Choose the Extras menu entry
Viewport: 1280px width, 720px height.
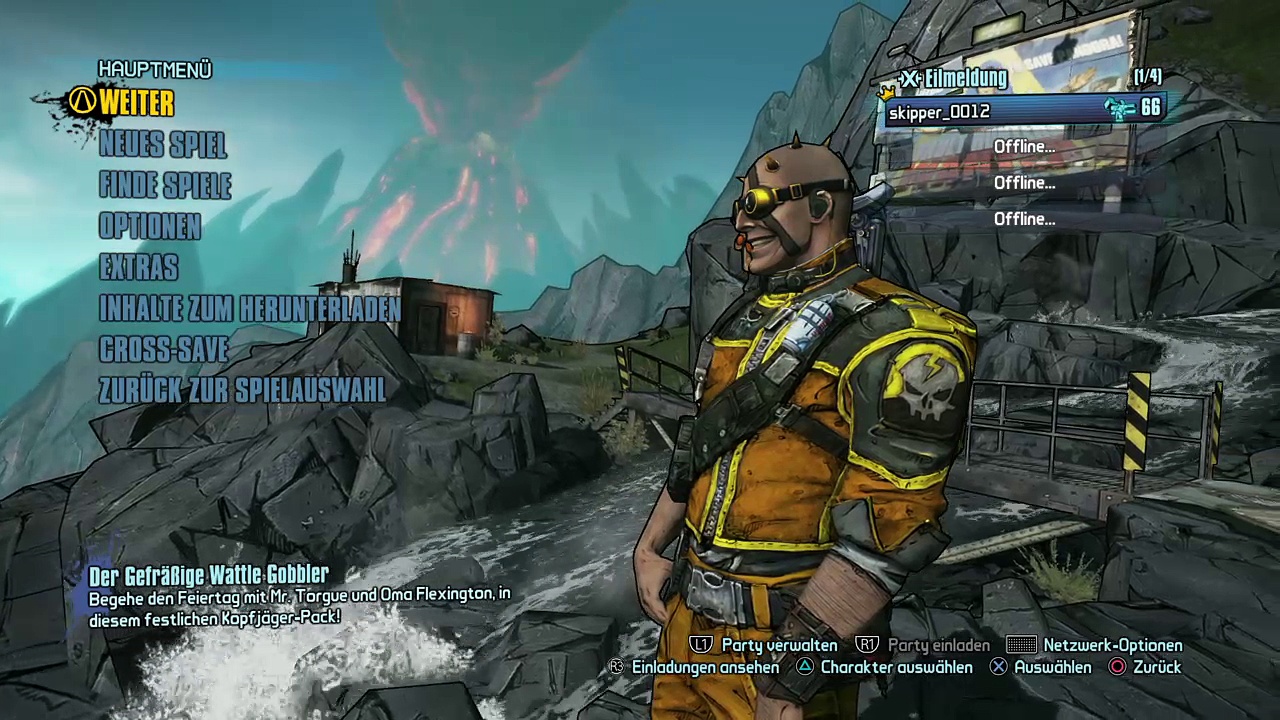pyautogui.click(x=139, y=268)
